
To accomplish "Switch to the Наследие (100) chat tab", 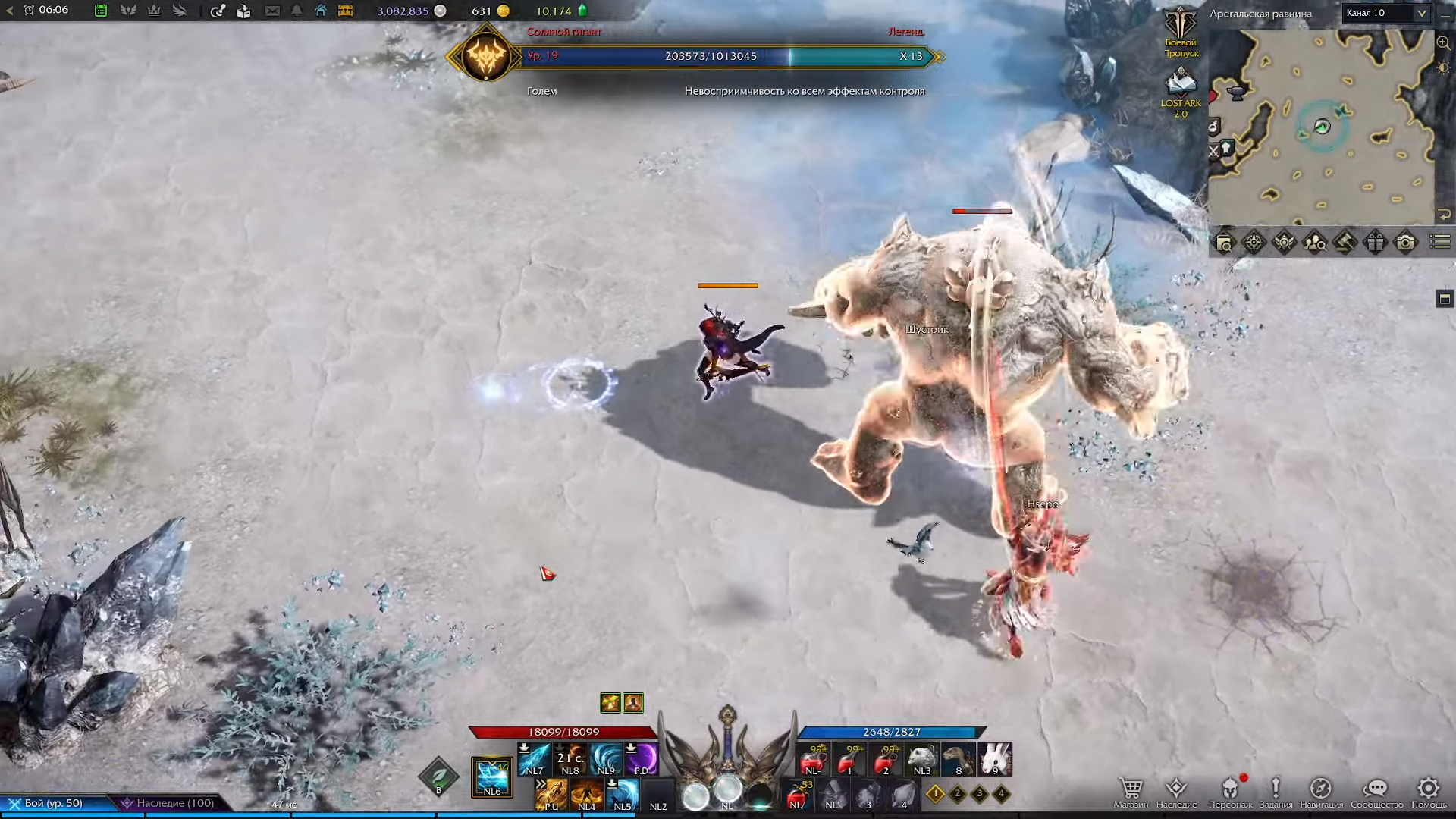I will 173,802.
